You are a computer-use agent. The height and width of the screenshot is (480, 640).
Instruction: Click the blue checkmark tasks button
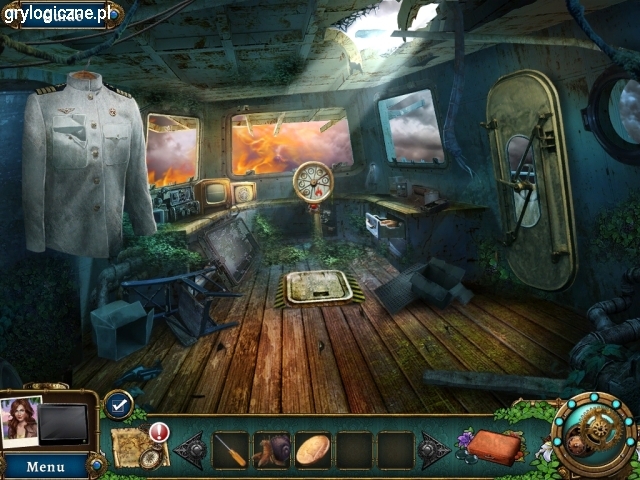(x=118, y=404)
